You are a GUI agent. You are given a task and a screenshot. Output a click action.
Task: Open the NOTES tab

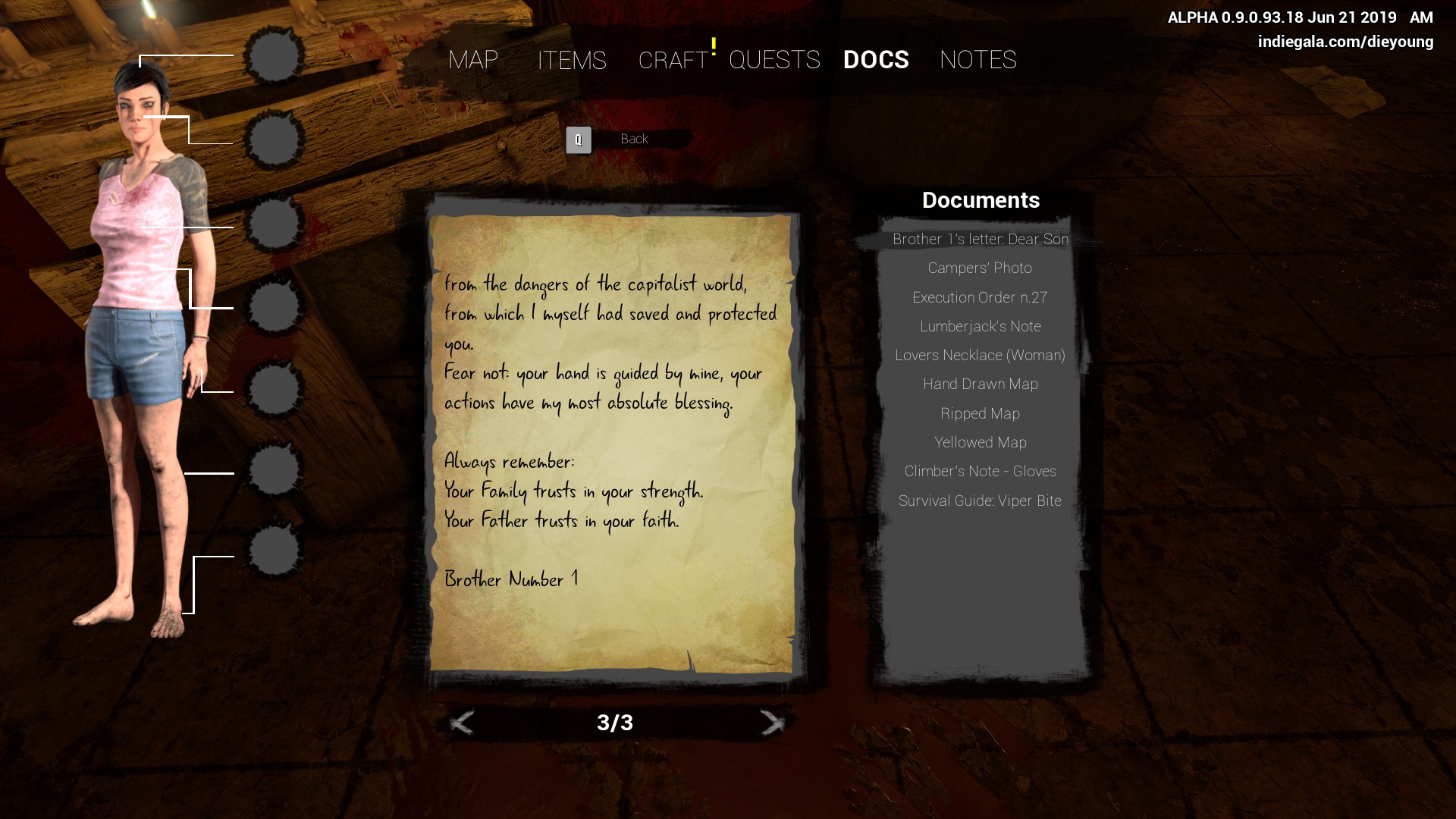(x=977, y=60)
